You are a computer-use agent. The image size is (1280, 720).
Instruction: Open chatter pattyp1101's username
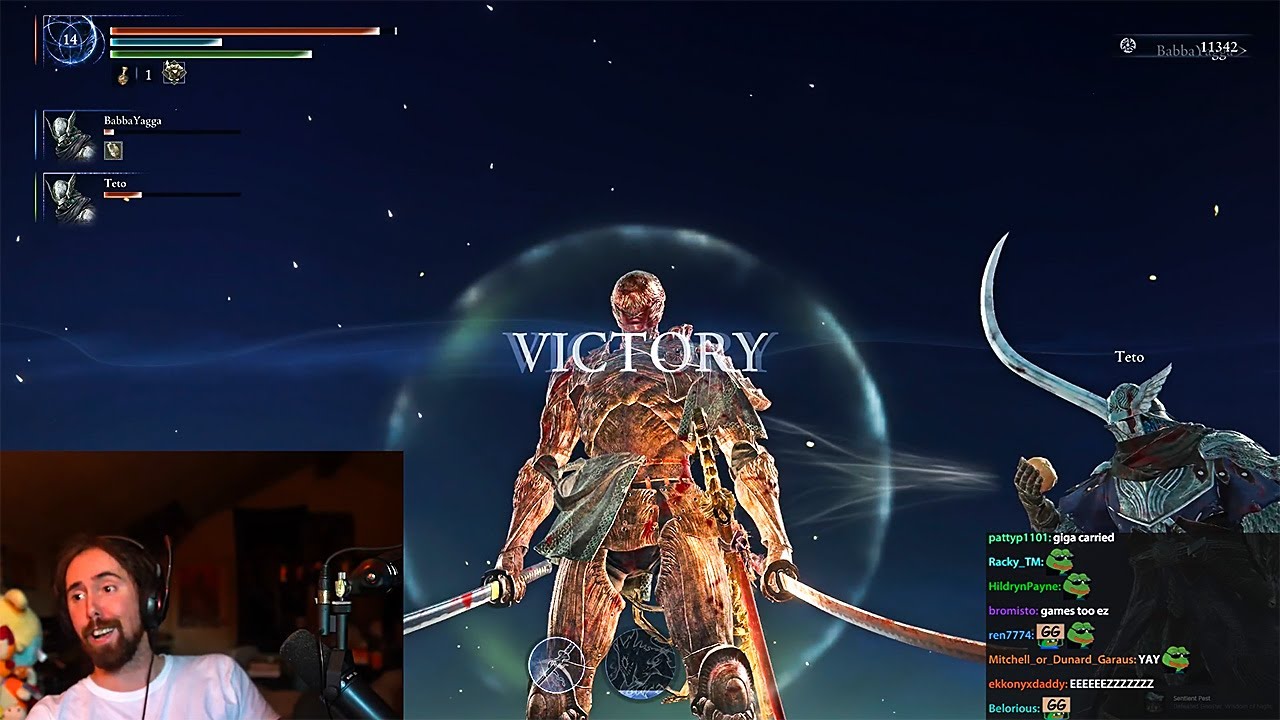click(x=1016, y=538)
